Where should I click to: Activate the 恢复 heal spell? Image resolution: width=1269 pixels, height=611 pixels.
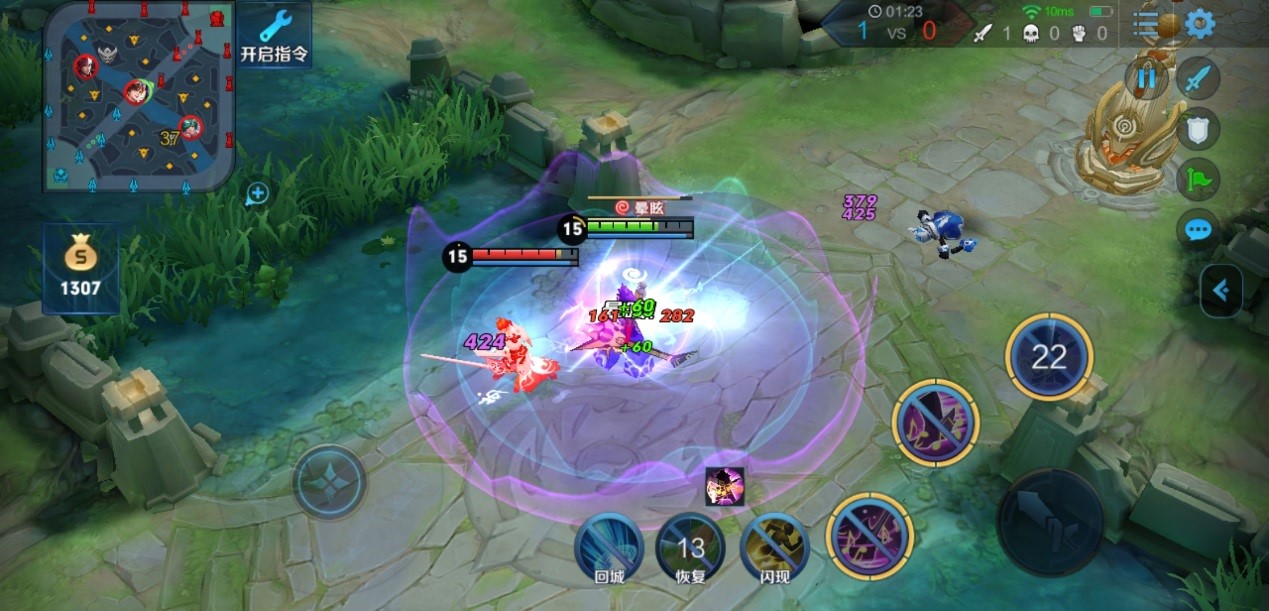click(690, 548)
